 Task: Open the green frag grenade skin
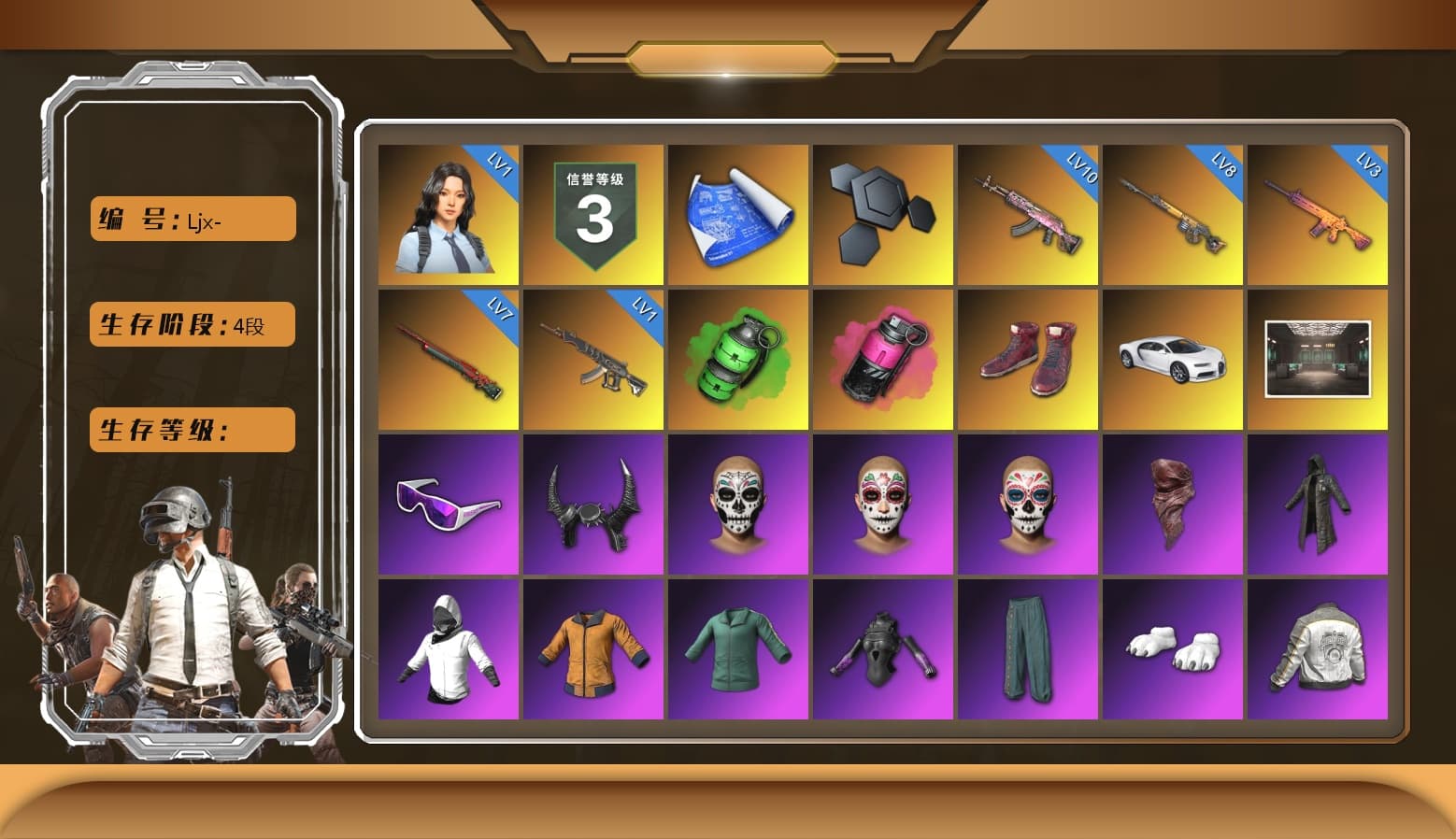739,358
